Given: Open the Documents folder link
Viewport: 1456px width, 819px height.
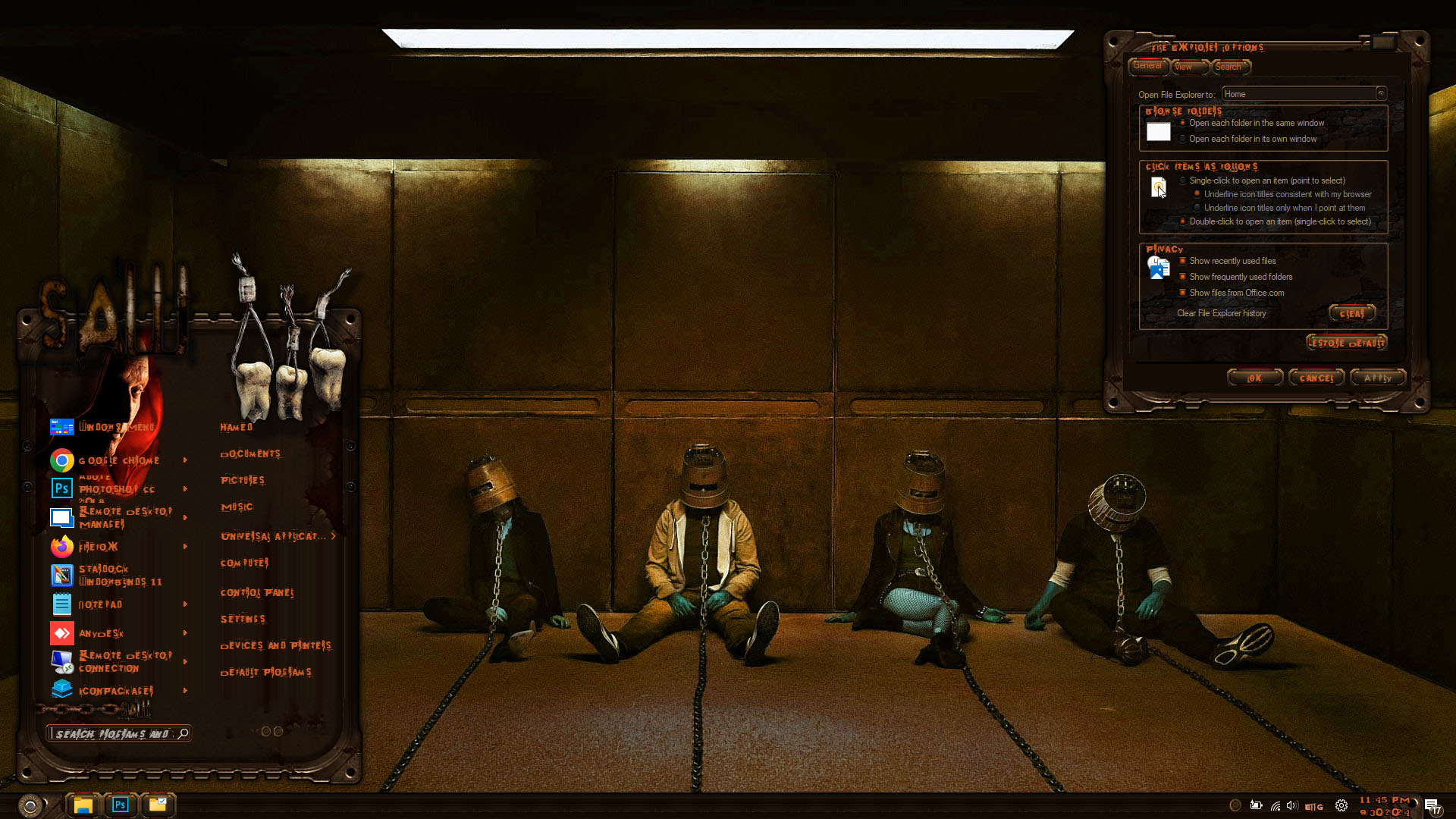Looking at the screenshot, I should pyautogui.click(x=250, y=454).
